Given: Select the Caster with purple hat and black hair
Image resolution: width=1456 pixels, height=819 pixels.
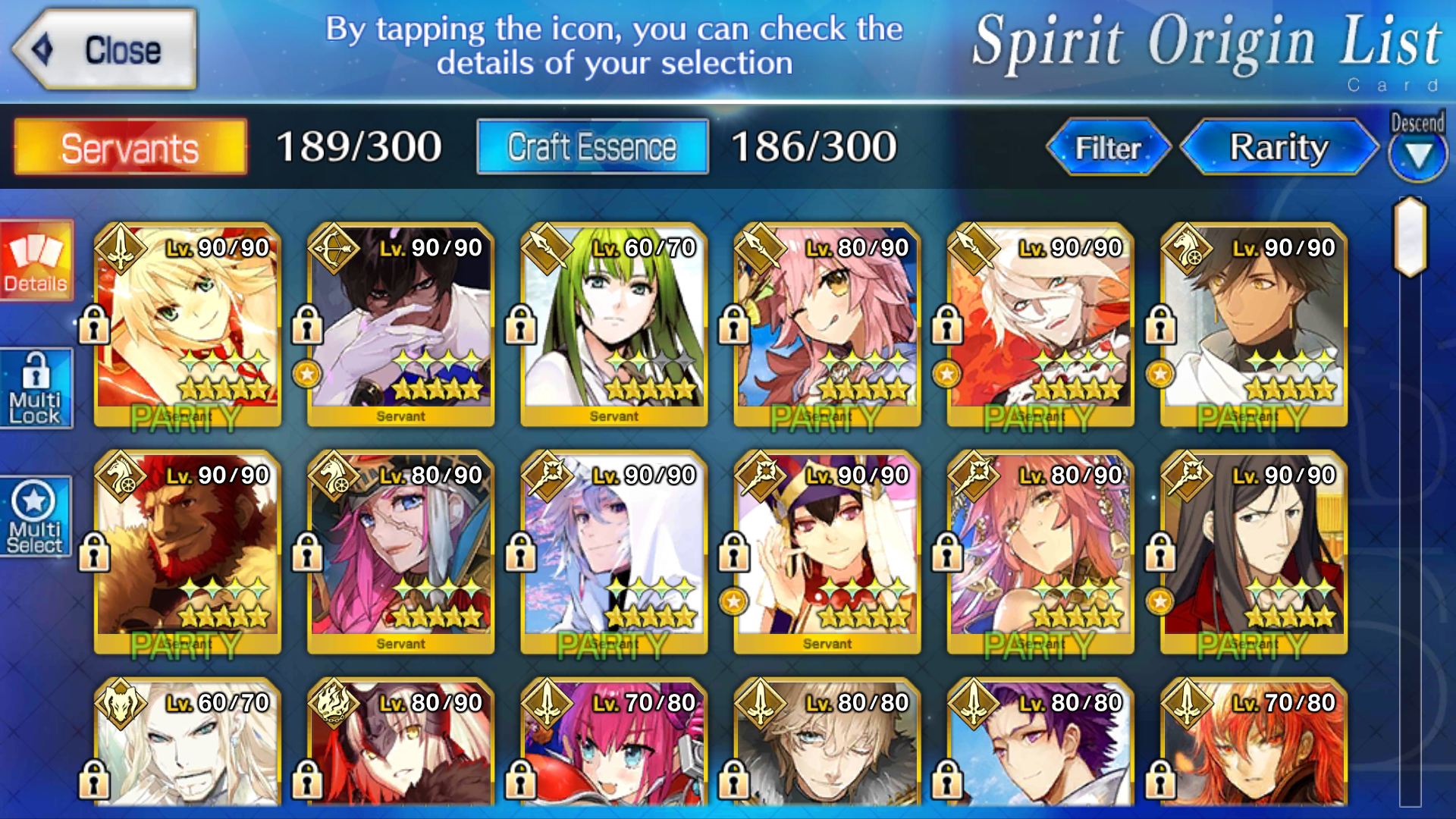Looking at the screenshot, I should 827,554.
